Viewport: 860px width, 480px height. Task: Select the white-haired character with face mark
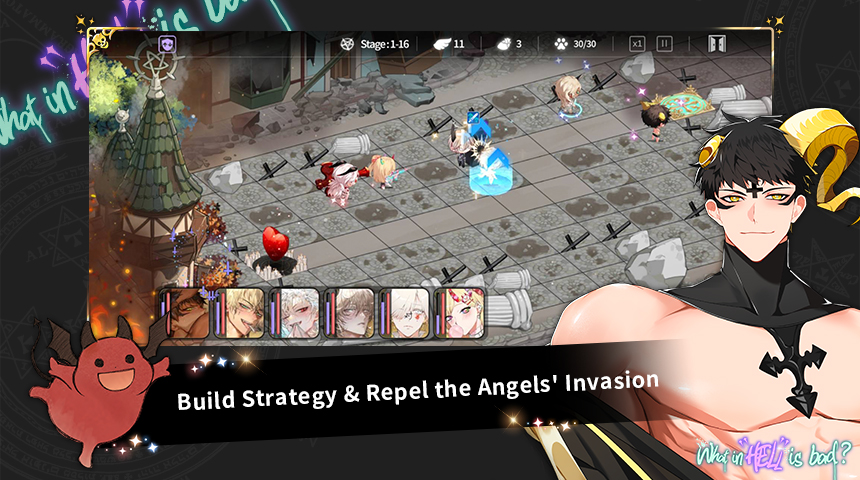tap(407, 313)
